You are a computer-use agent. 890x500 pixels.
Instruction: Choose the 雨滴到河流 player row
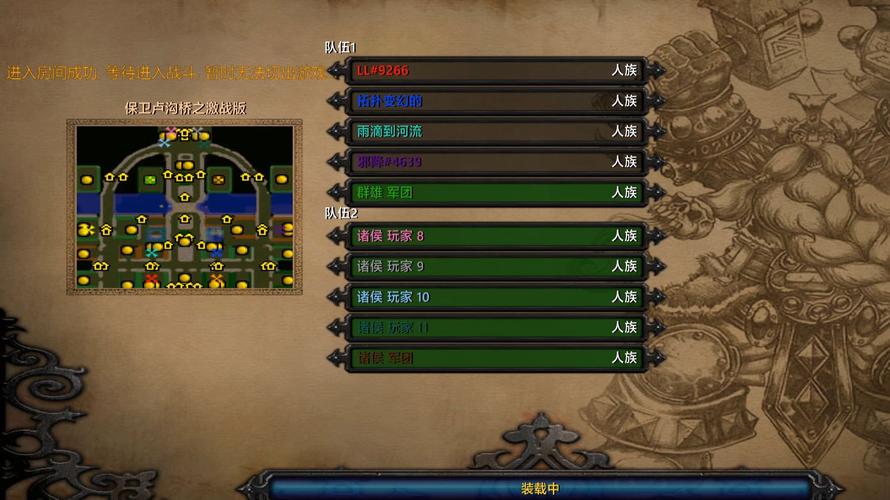(x=496, y=131)
